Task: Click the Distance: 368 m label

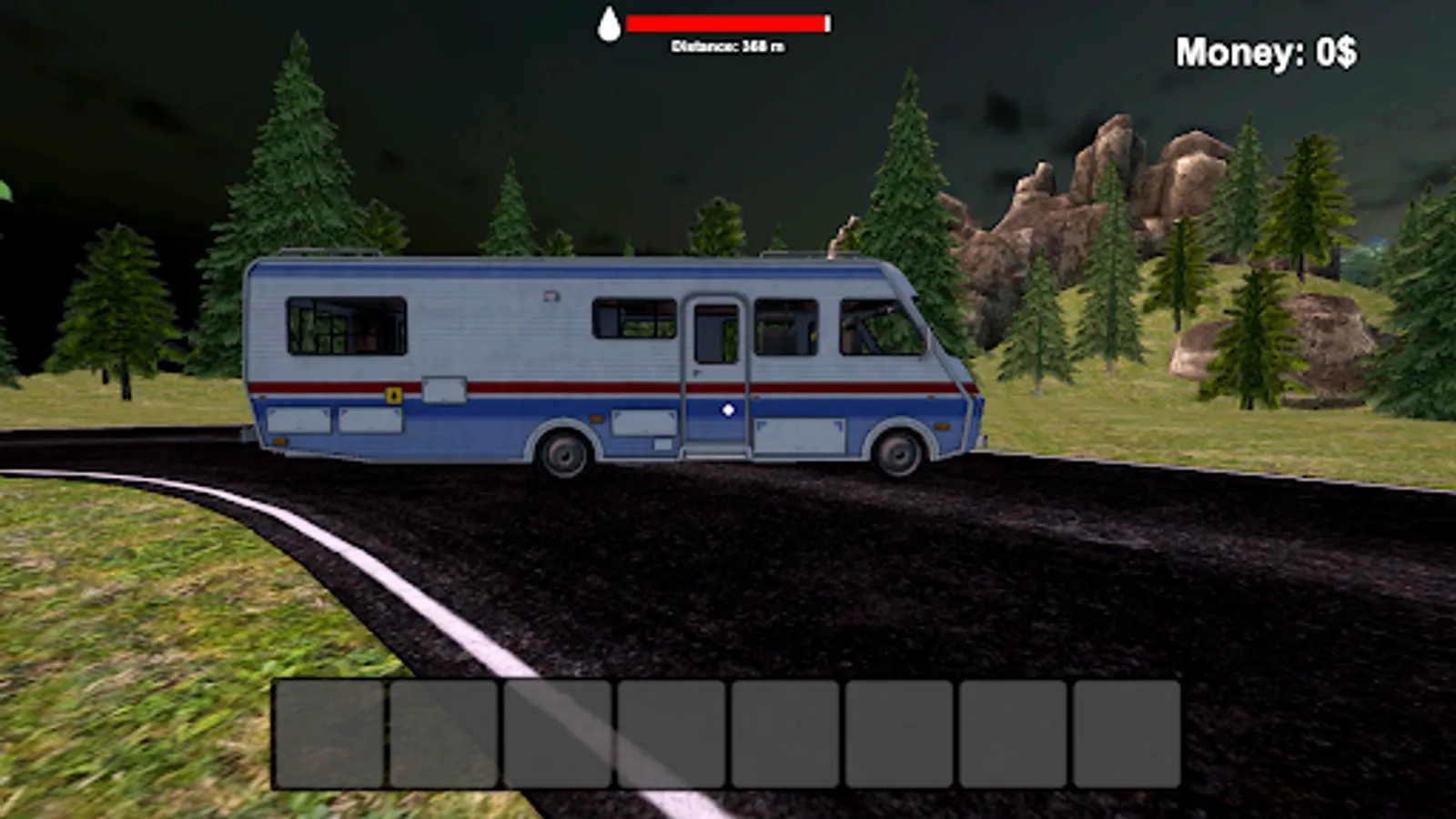Action: coord(728,44)
